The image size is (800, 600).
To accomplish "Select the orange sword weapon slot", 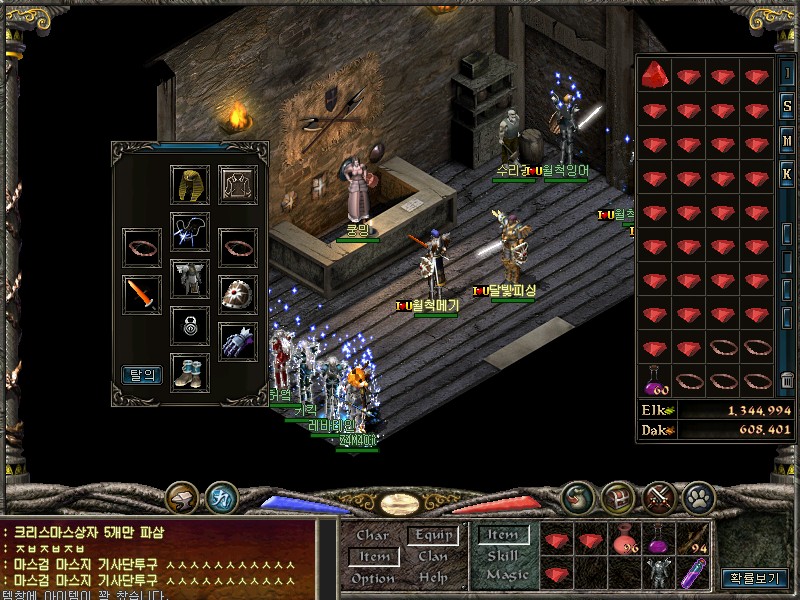I will point(142,294).
